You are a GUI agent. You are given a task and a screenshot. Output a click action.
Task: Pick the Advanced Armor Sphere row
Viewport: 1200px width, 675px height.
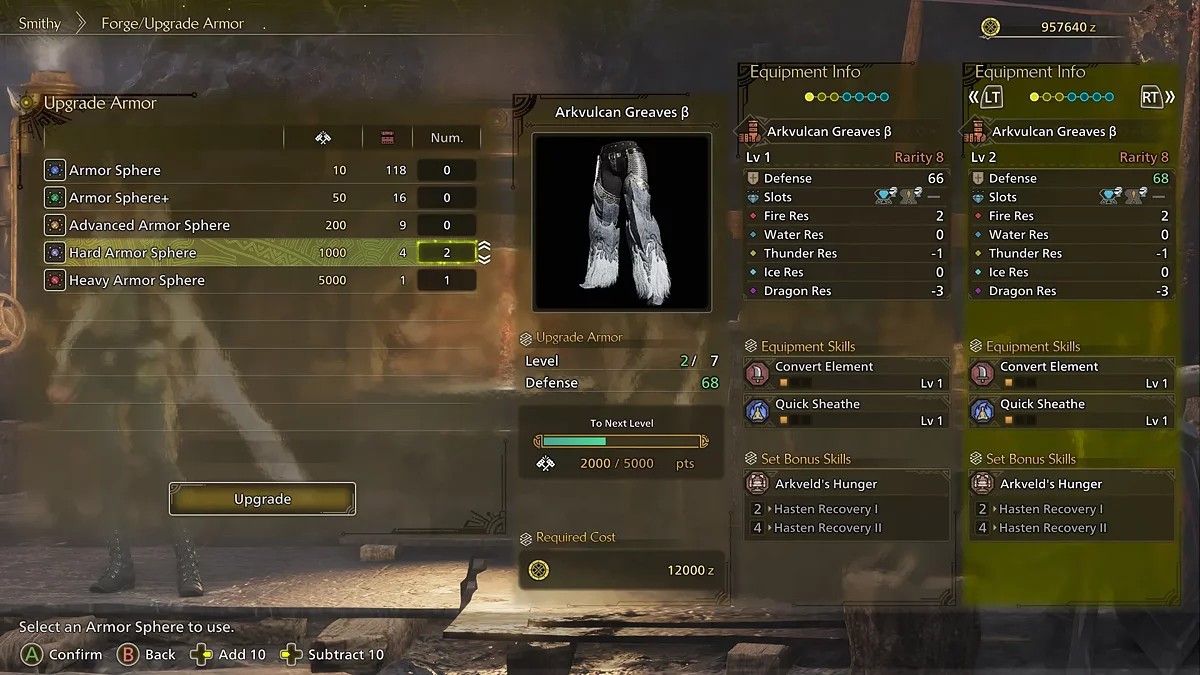pyautogui.click(x=260, y=225)
